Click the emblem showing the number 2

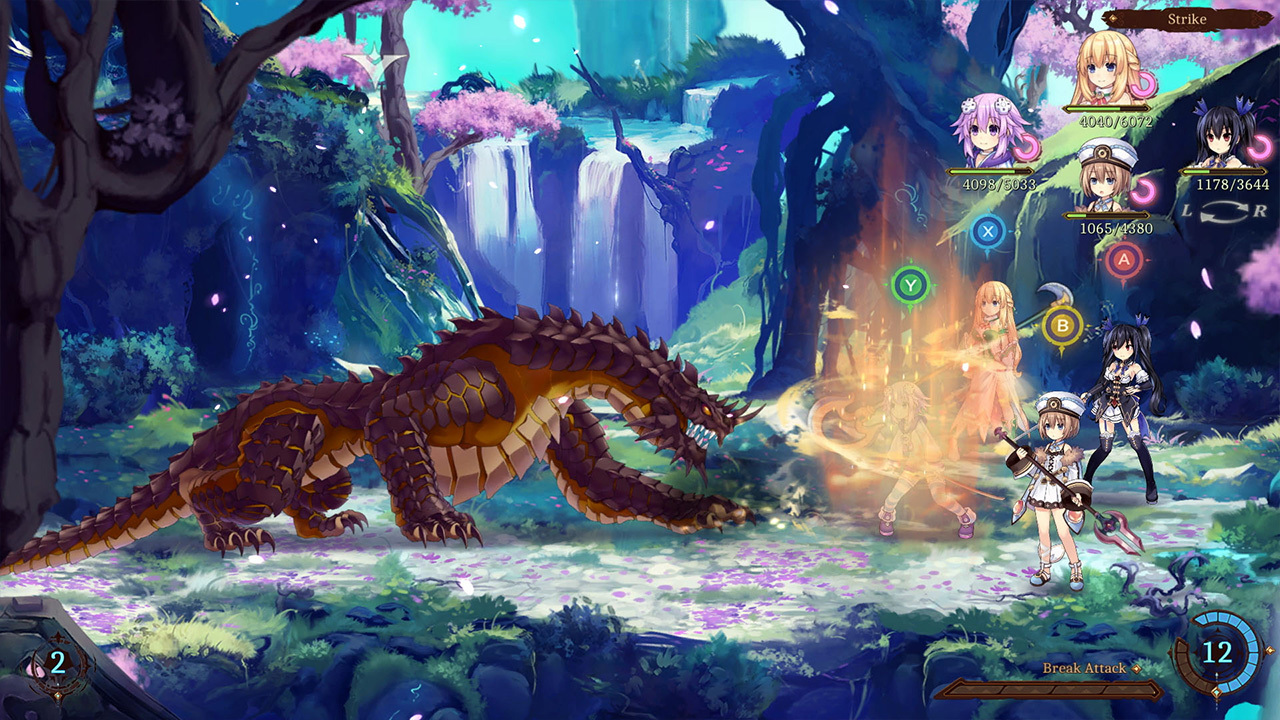click(x=57, y=660)
